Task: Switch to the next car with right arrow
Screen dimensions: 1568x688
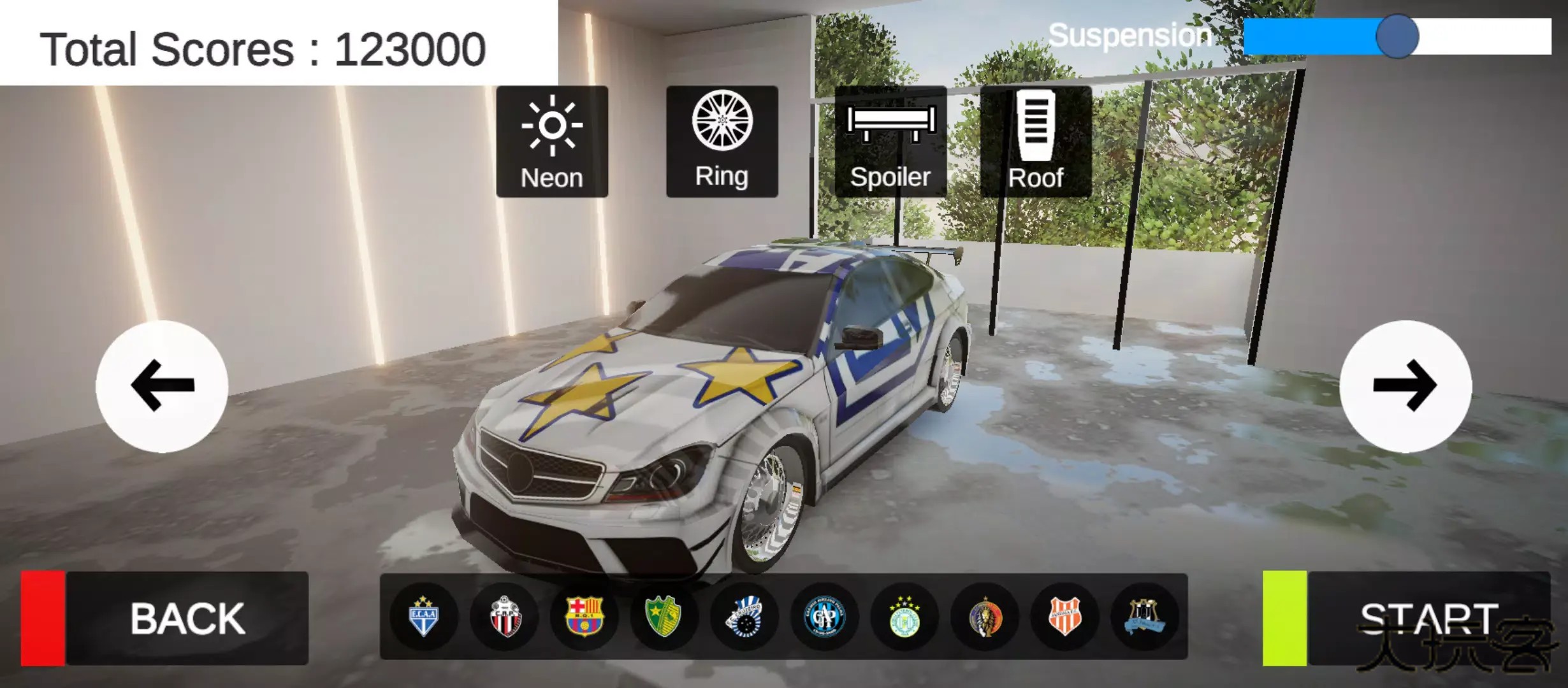Action: coord(1407,385)
